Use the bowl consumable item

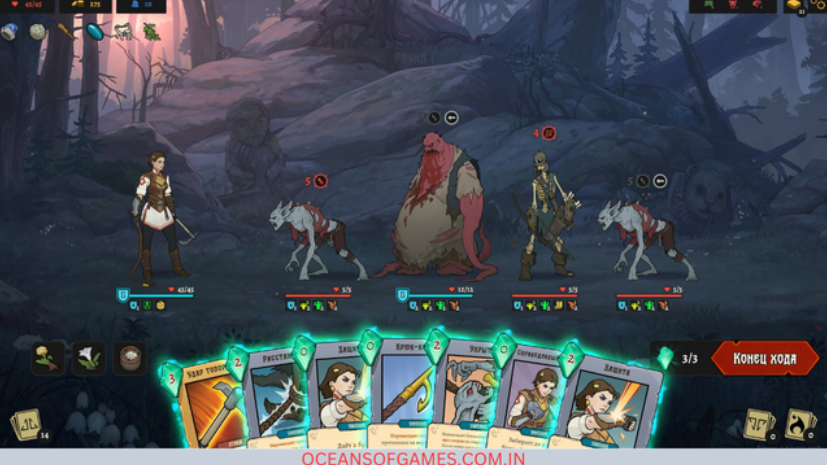click(129, 357)
